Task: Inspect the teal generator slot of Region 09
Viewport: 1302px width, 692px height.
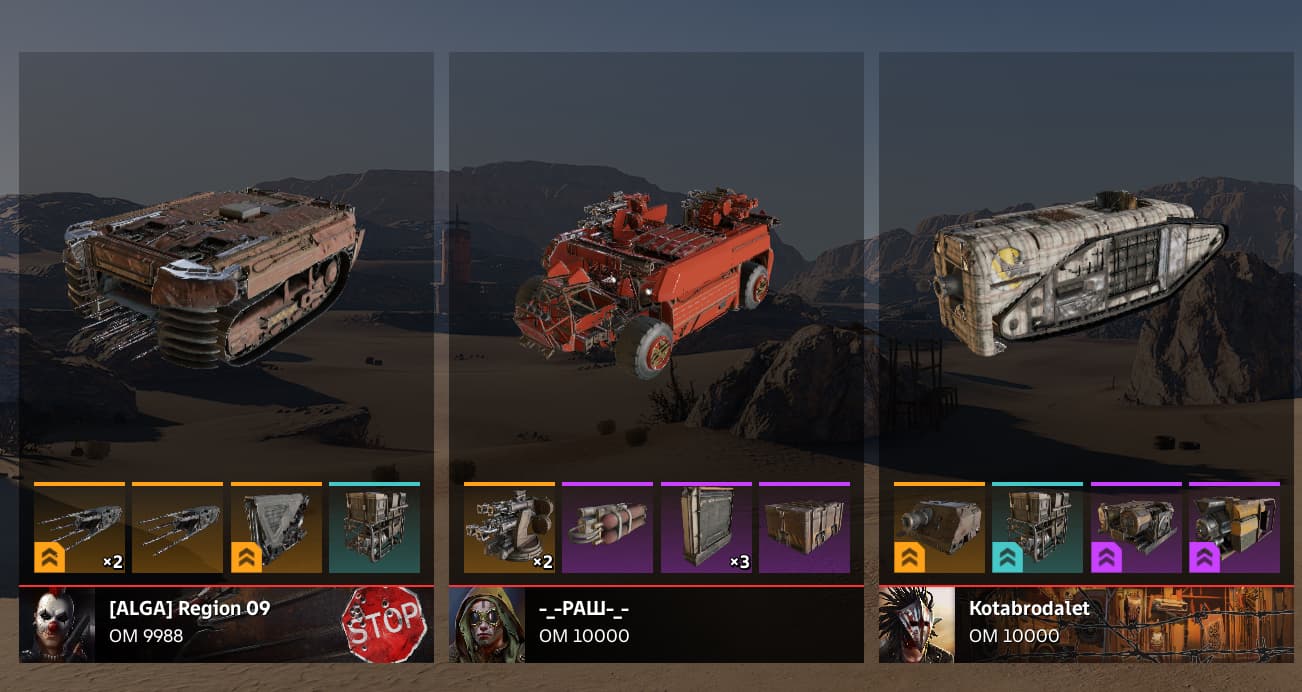Action: tap(374, 528)
